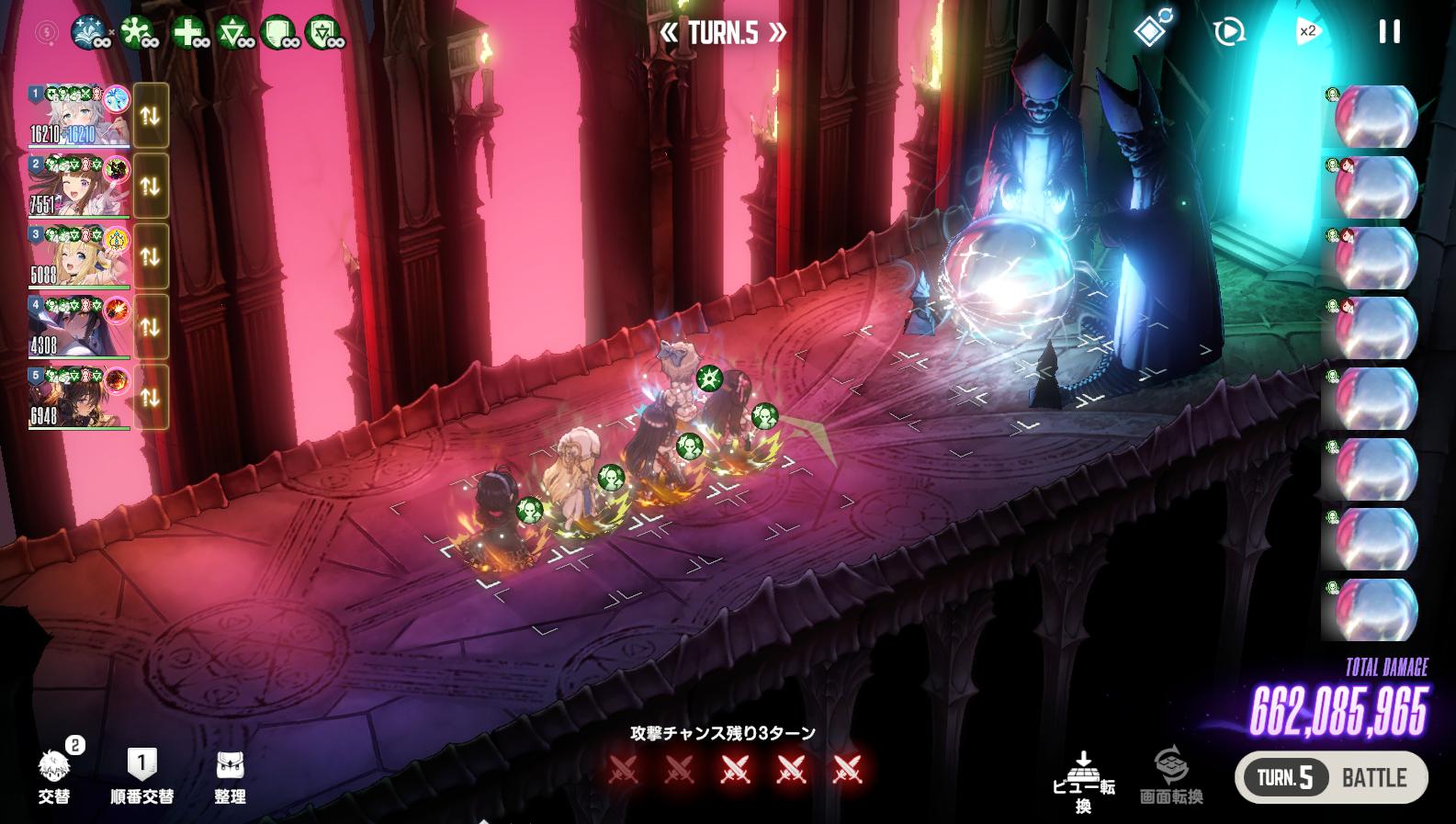Select the 順番交替 order swap button
Screen dimensions: 1456x824
coord(141,774)
